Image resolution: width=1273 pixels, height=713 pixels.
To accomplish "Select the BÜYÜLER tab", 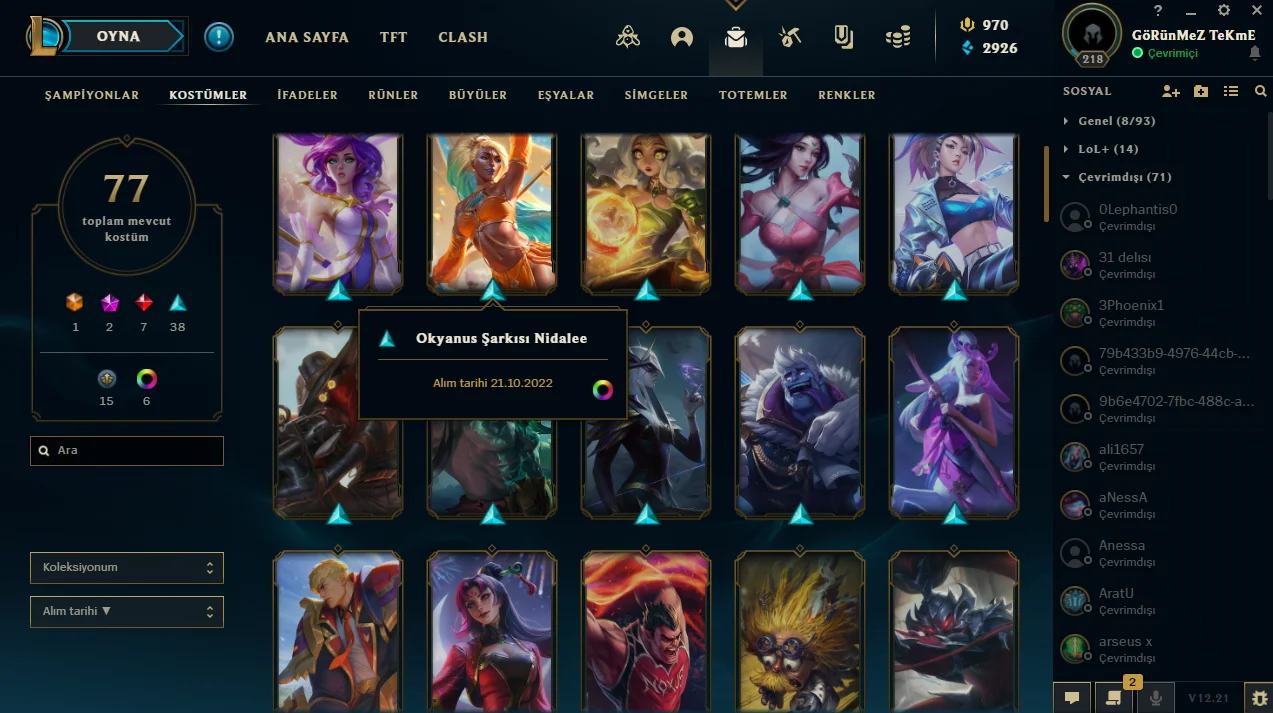I will (x=478, y=95).
